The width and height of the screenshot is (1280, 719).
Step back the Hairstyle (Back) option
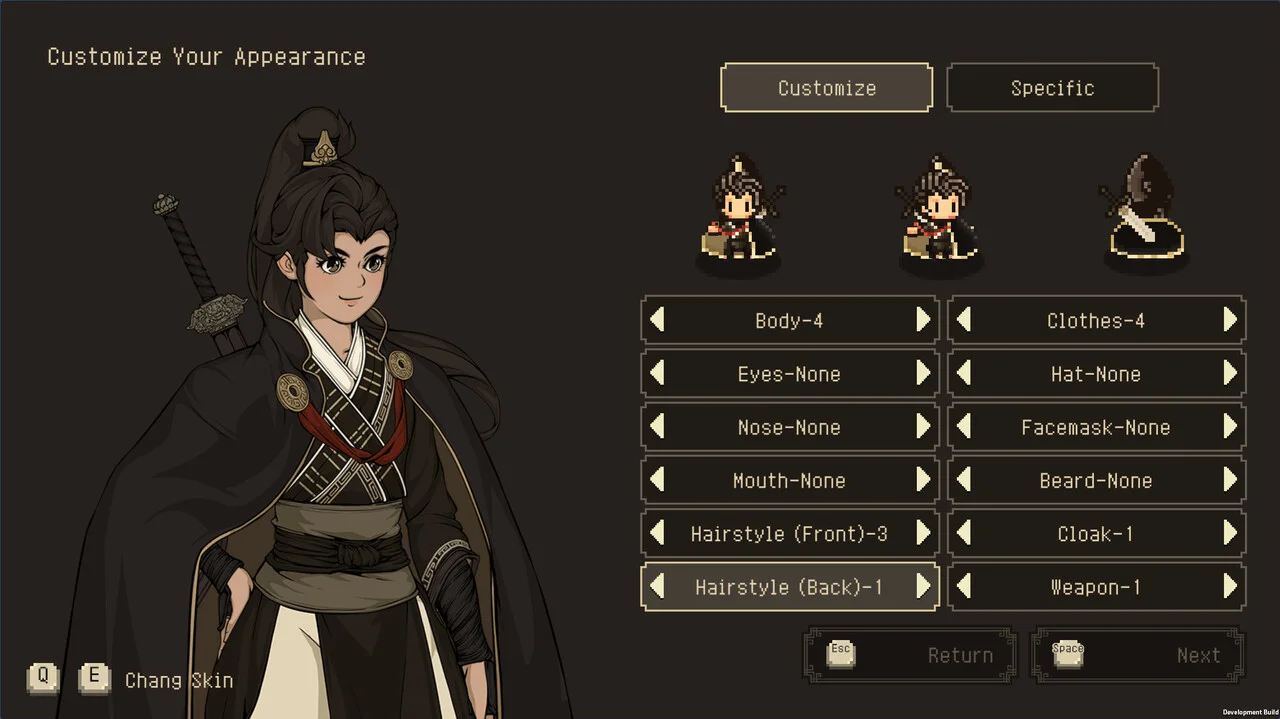[x=657, y=587]
